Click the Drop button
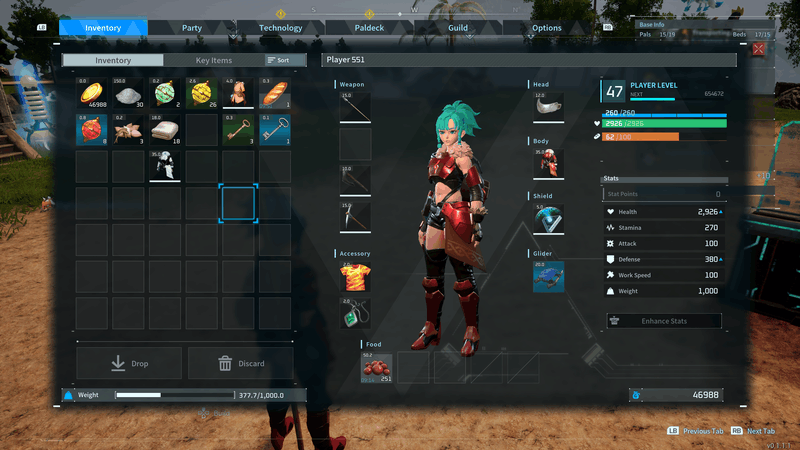This screenshot has width=800, height=450. coord(129,363)
